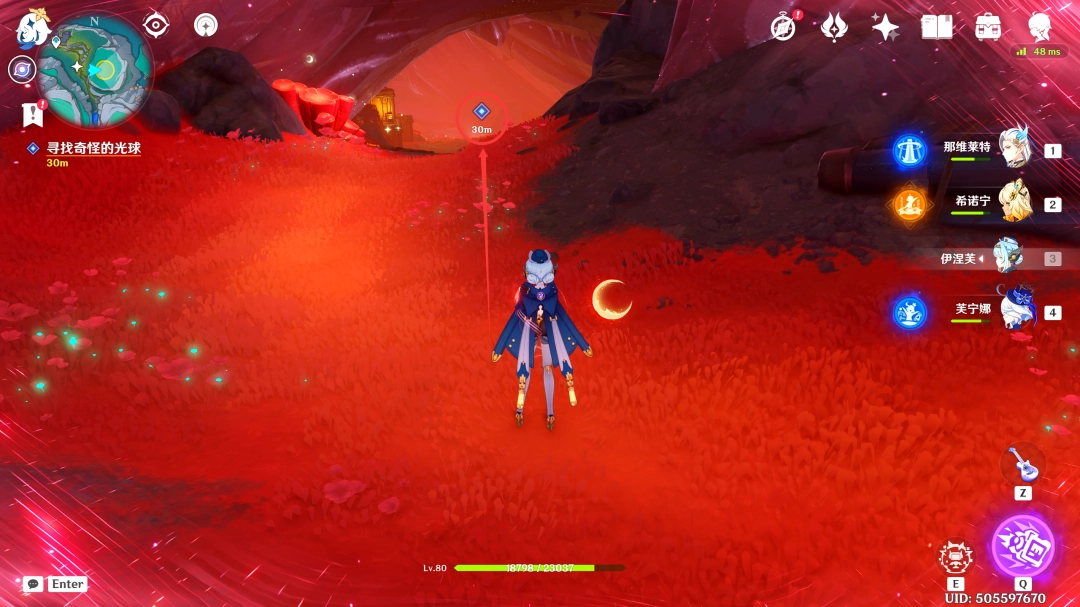Viewport: 1080px width, 607px height.
Task: Open the backpack inventory
Action: click(x=988, y=27)
